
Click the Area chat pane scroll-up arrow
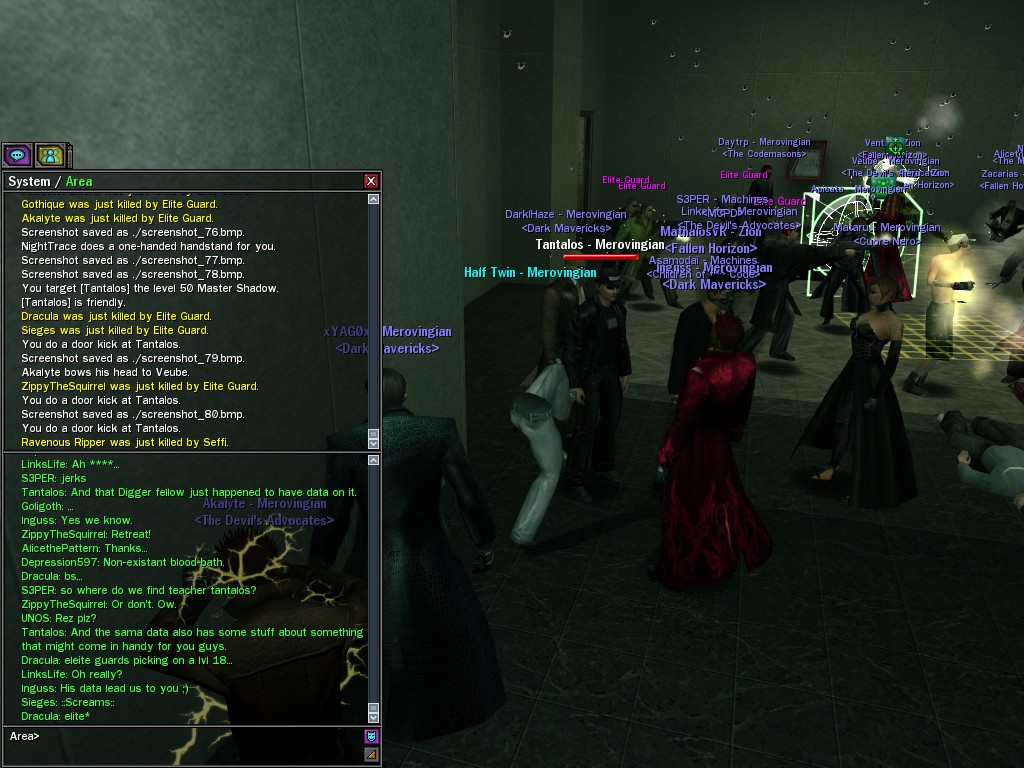tap(374, 461)
